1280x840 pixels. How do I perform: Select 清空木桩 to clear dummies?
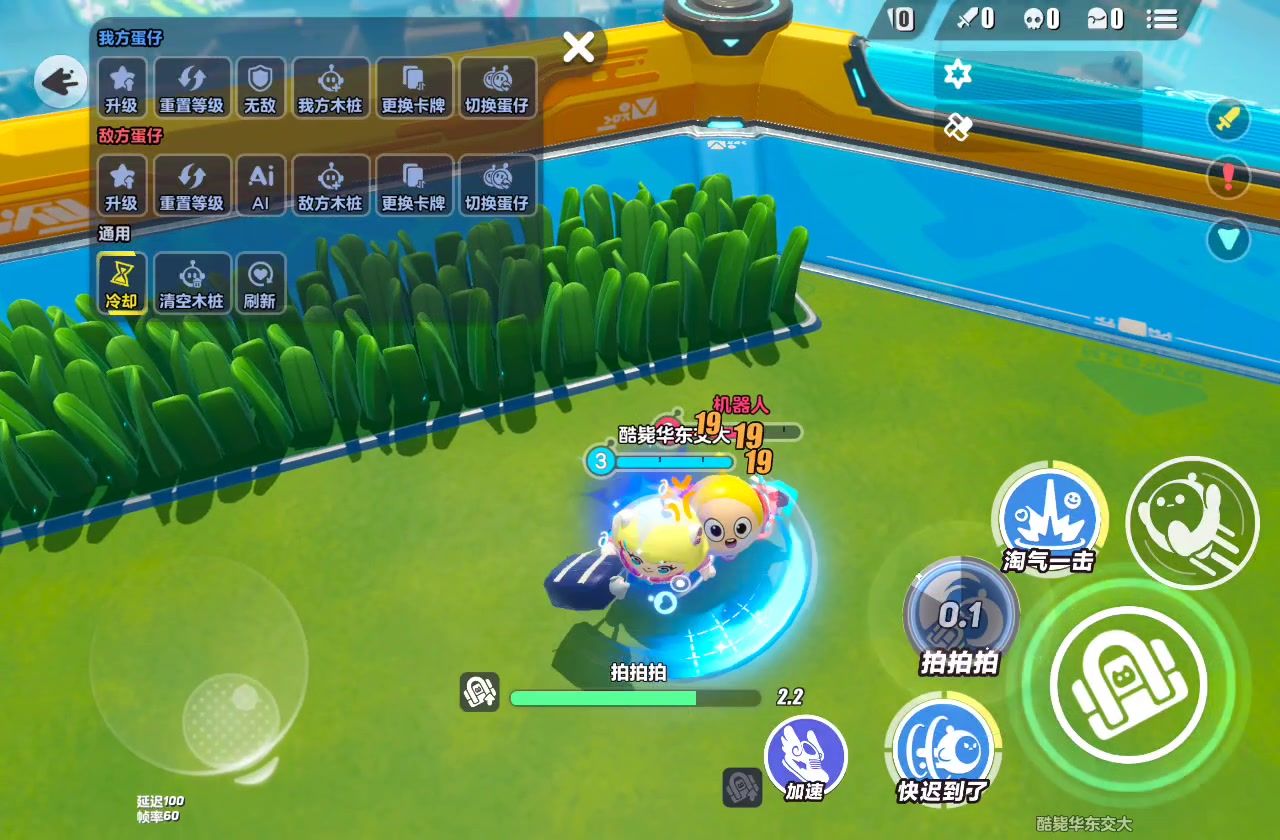tap(191, 283)
